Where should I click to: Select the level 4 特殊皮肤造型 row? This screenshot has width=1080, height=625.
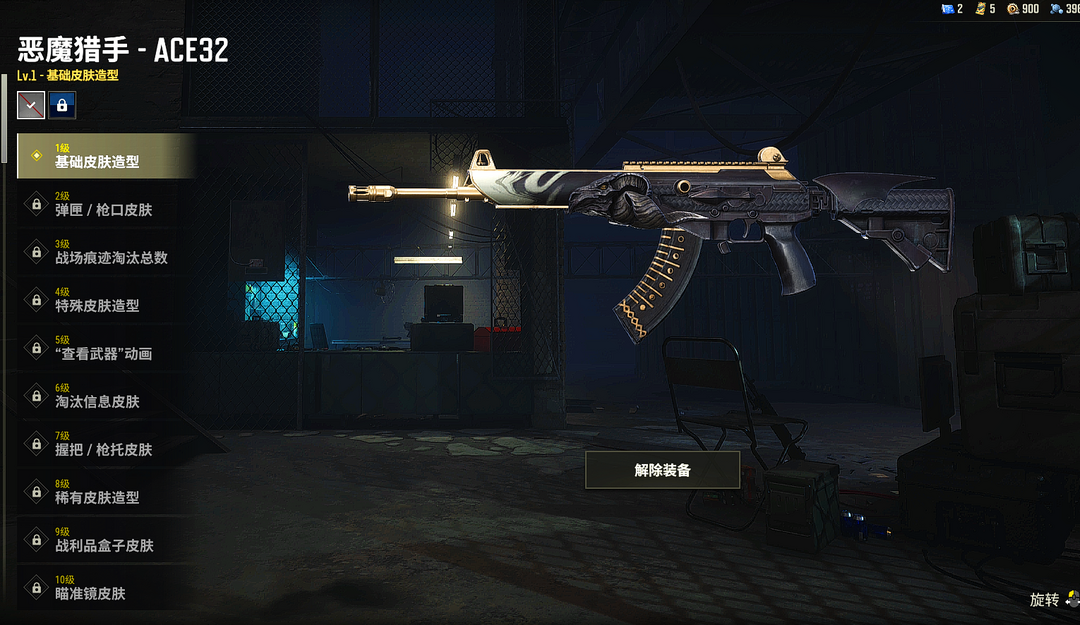105,300
